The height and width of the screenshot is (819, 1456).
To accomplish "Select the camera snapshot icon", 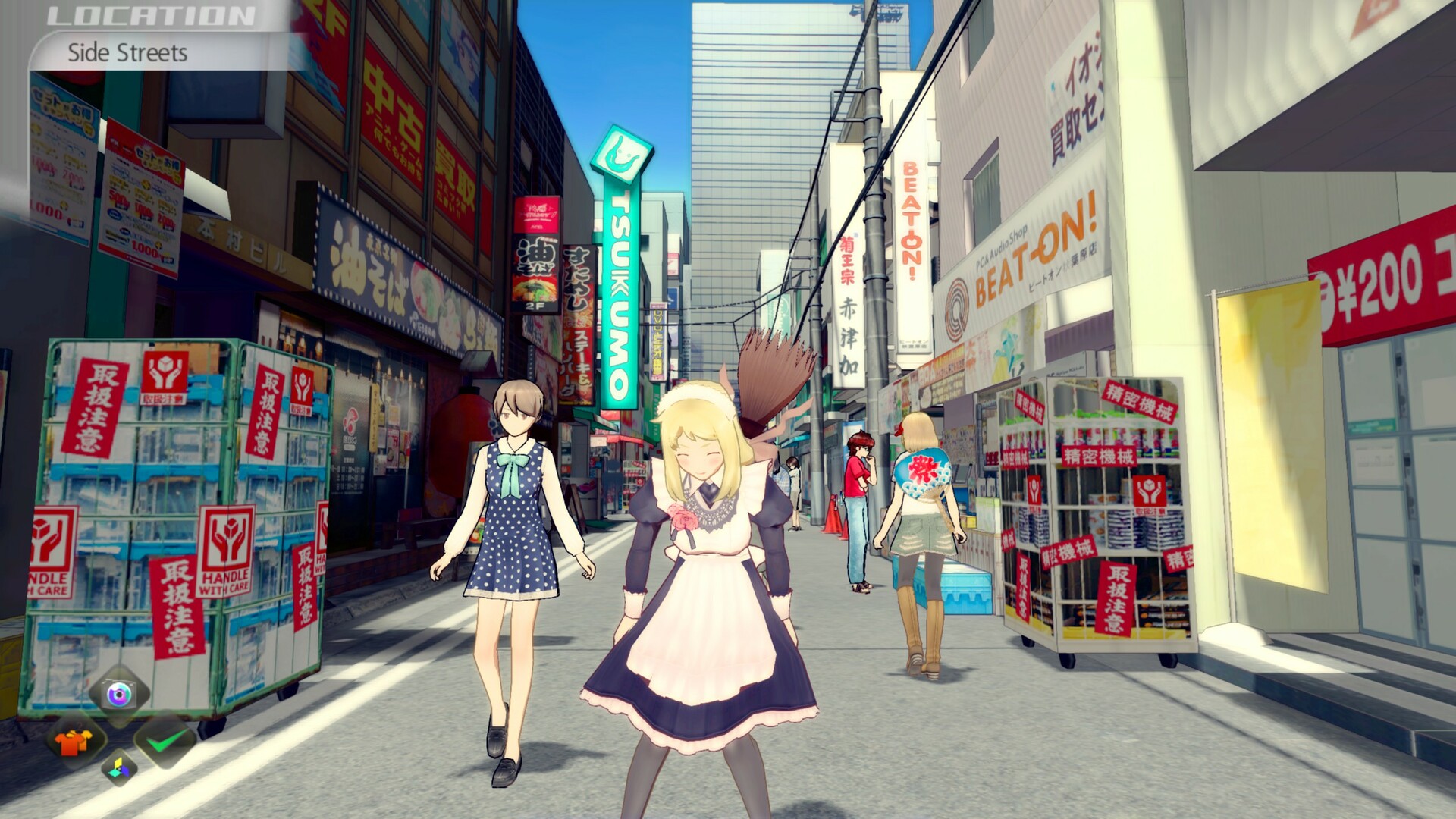I will (x=118, y=694).
